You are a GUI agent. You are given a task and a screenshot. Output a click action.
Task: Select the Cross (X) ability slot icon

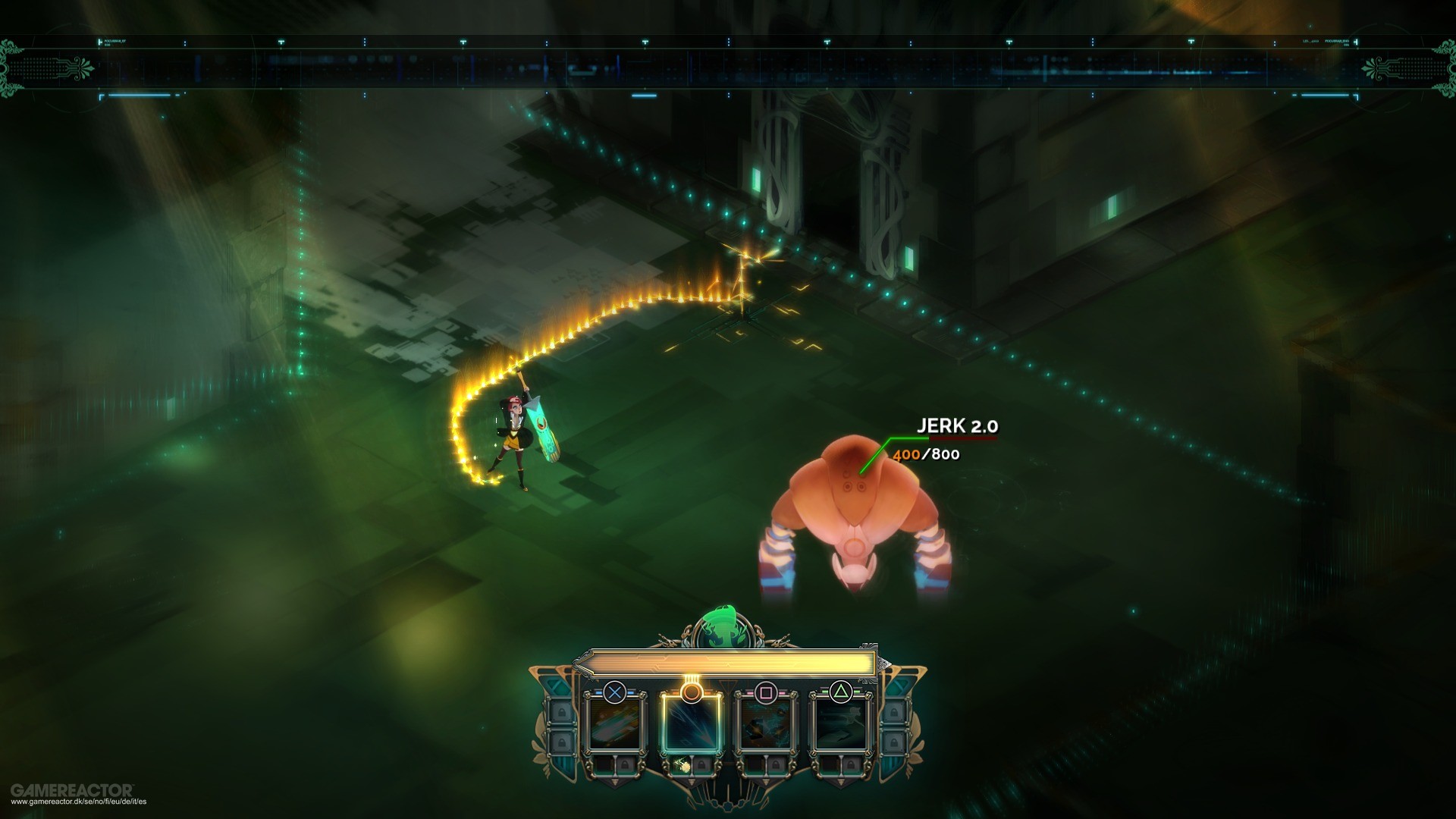[615, 692]
